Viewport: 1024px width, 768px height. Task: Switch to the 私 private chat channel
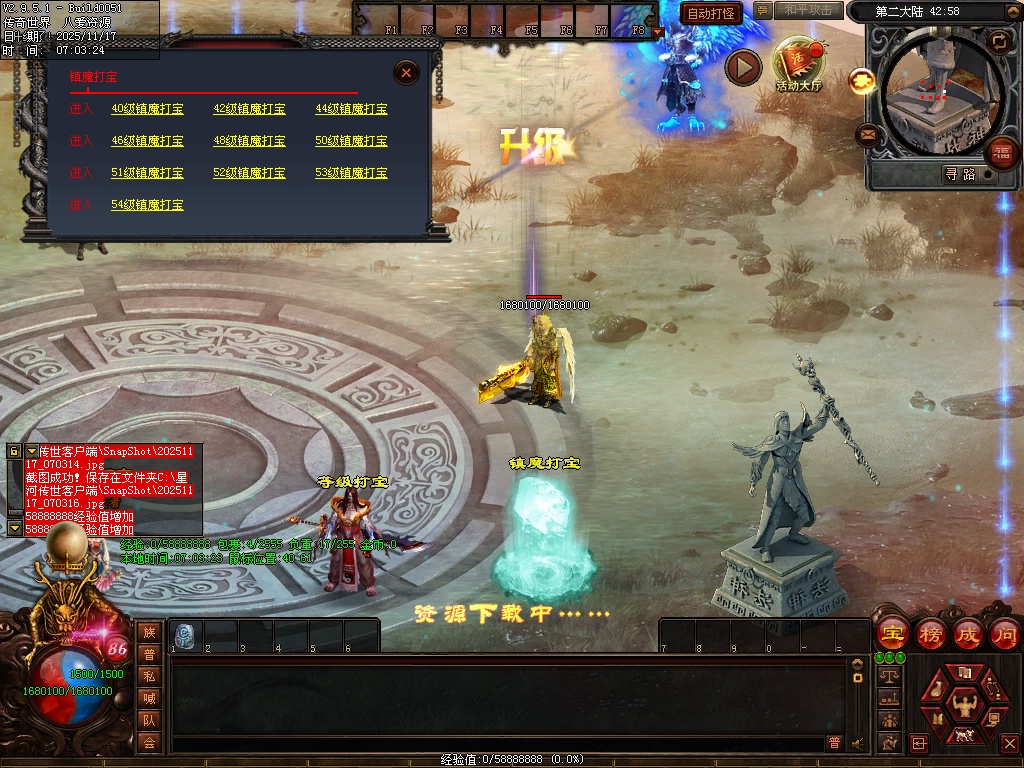coord(149,675)
